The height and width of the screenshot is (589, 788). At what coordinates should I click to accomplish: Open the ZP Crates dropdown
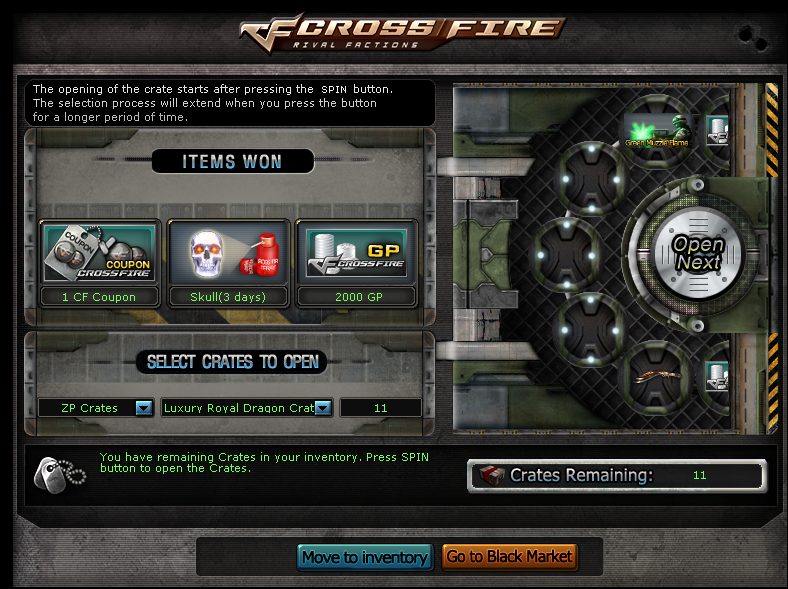pyautogui.click(x=143, y=408)
